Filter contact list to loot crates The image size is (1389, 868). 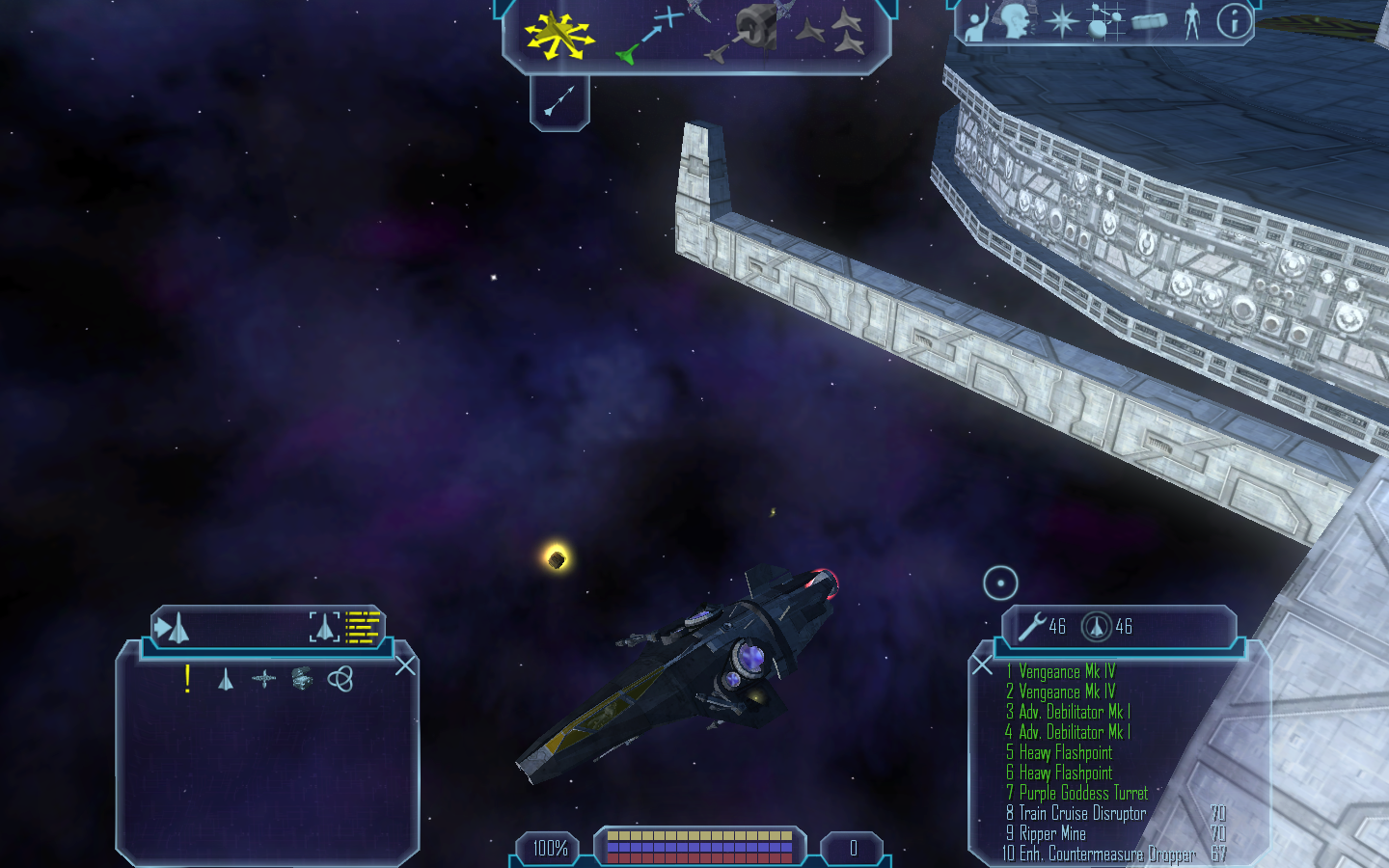[302, 679]
